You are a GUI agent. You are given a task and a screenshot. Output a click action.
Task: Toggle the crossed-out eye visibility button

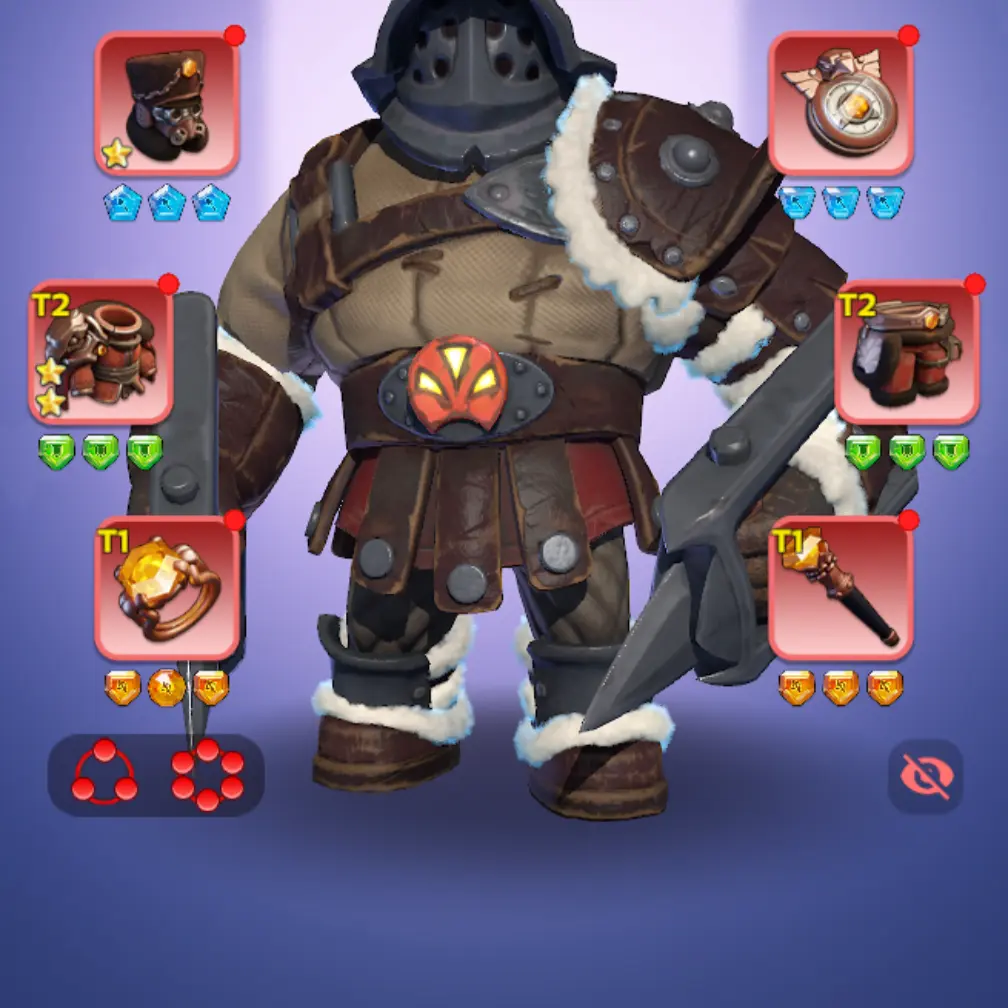[x=925, y=776]
